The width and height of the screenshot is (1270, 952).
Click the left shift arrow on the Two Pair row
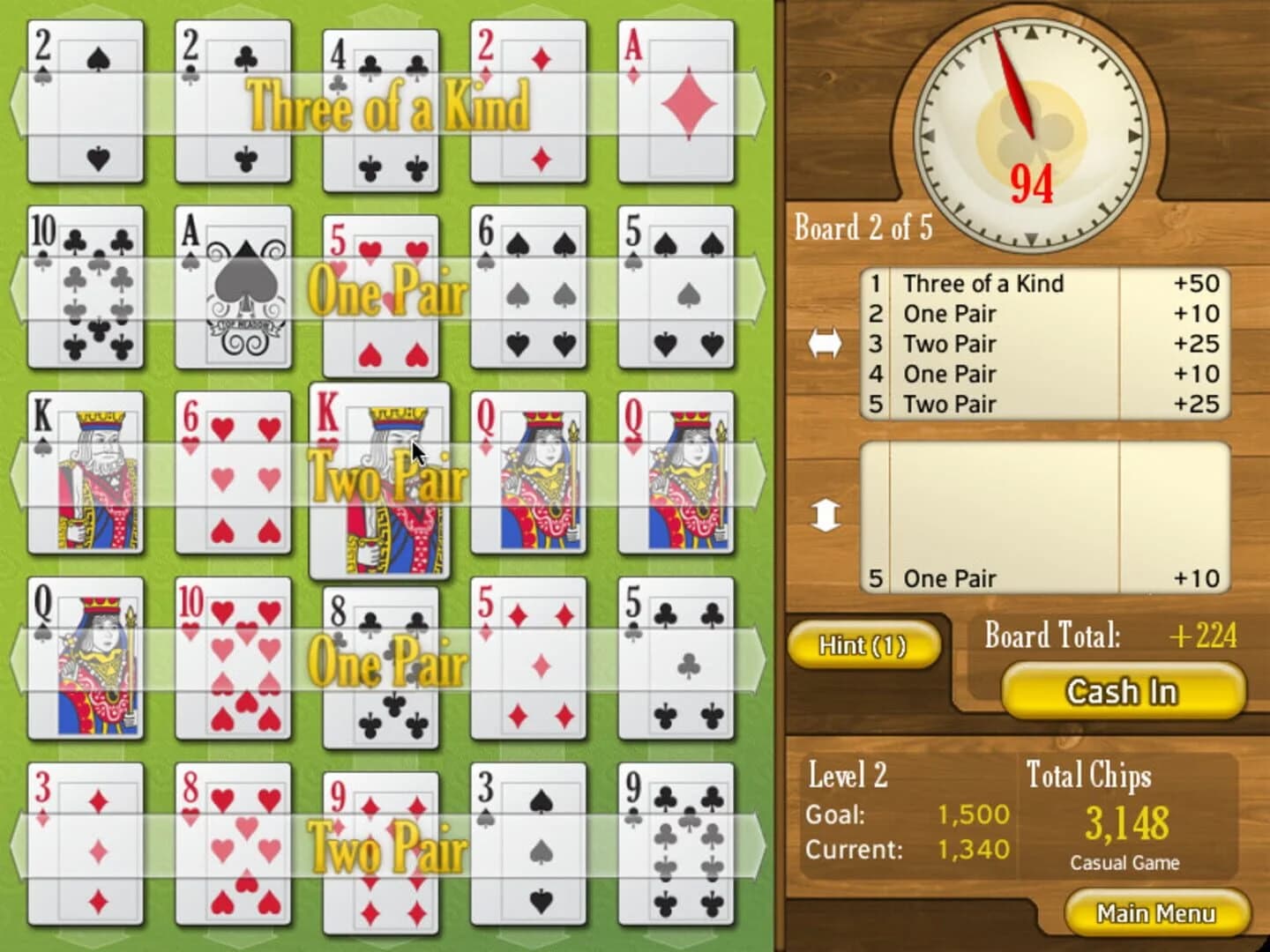pos(18,476)
